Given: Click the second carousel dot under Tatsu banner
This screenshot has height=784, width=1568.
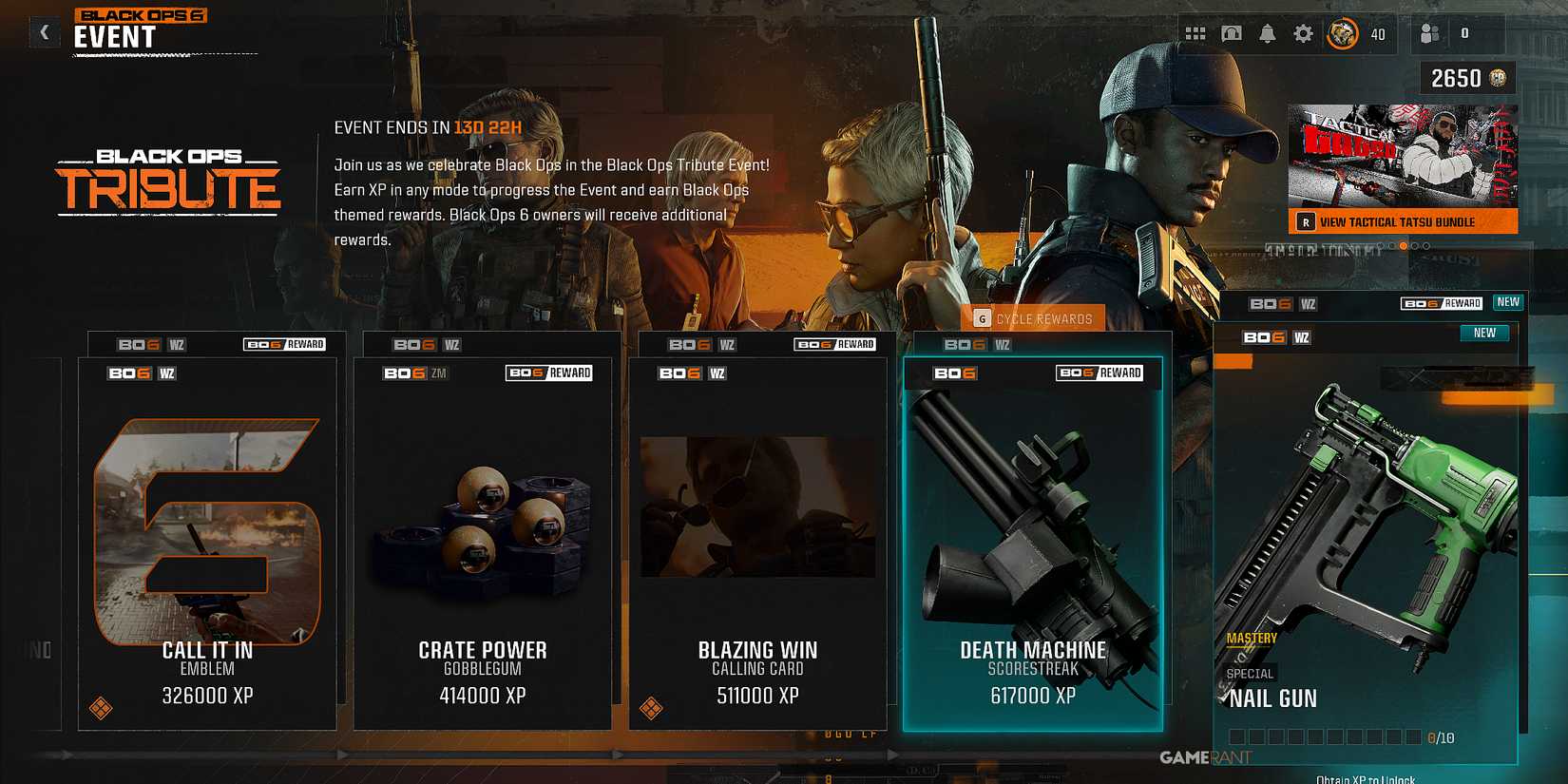Looking at the screenshot, I should 1392,246.
